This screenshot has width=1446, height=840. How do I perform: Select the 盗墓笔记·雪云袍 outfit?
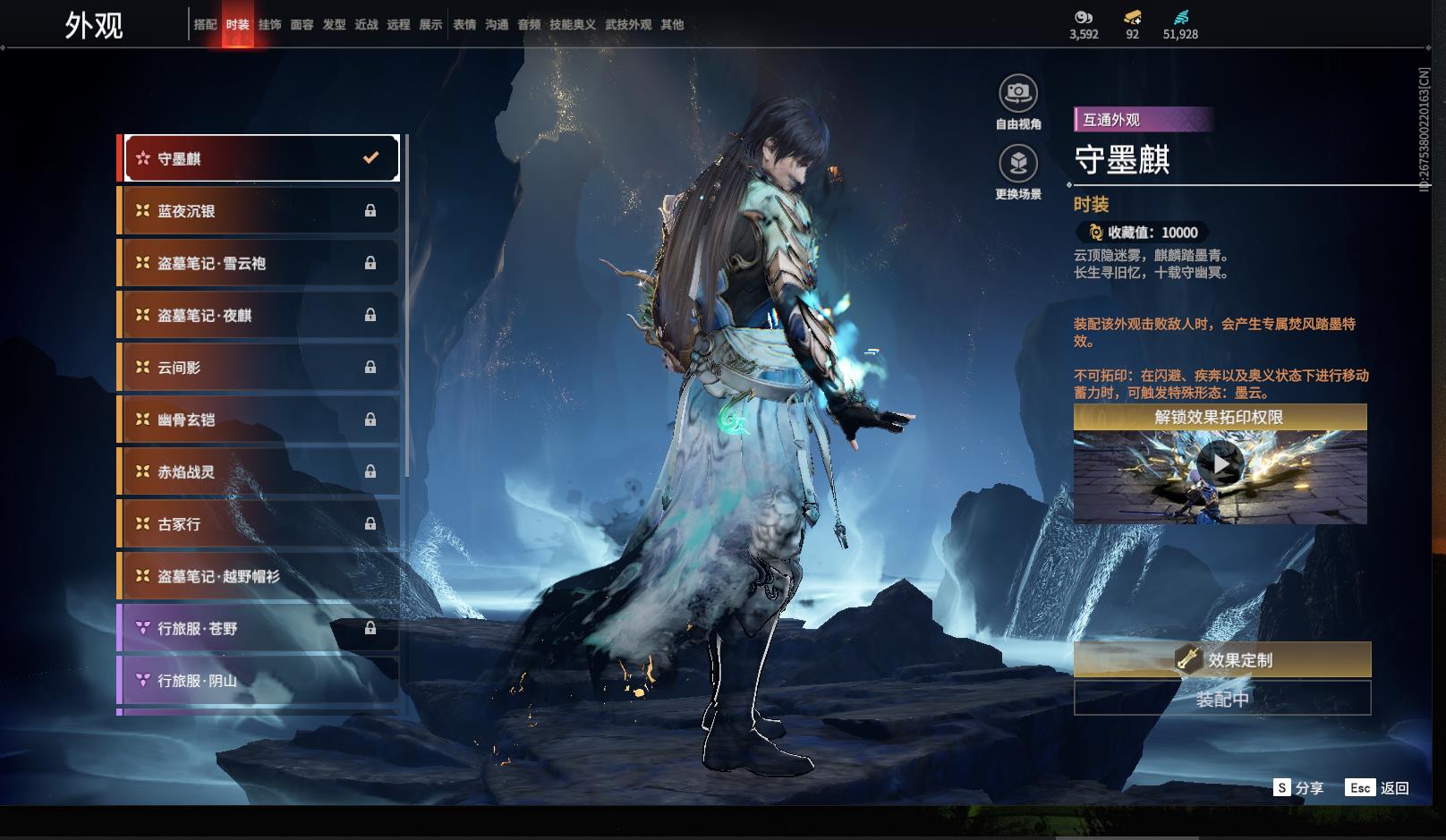260,263
